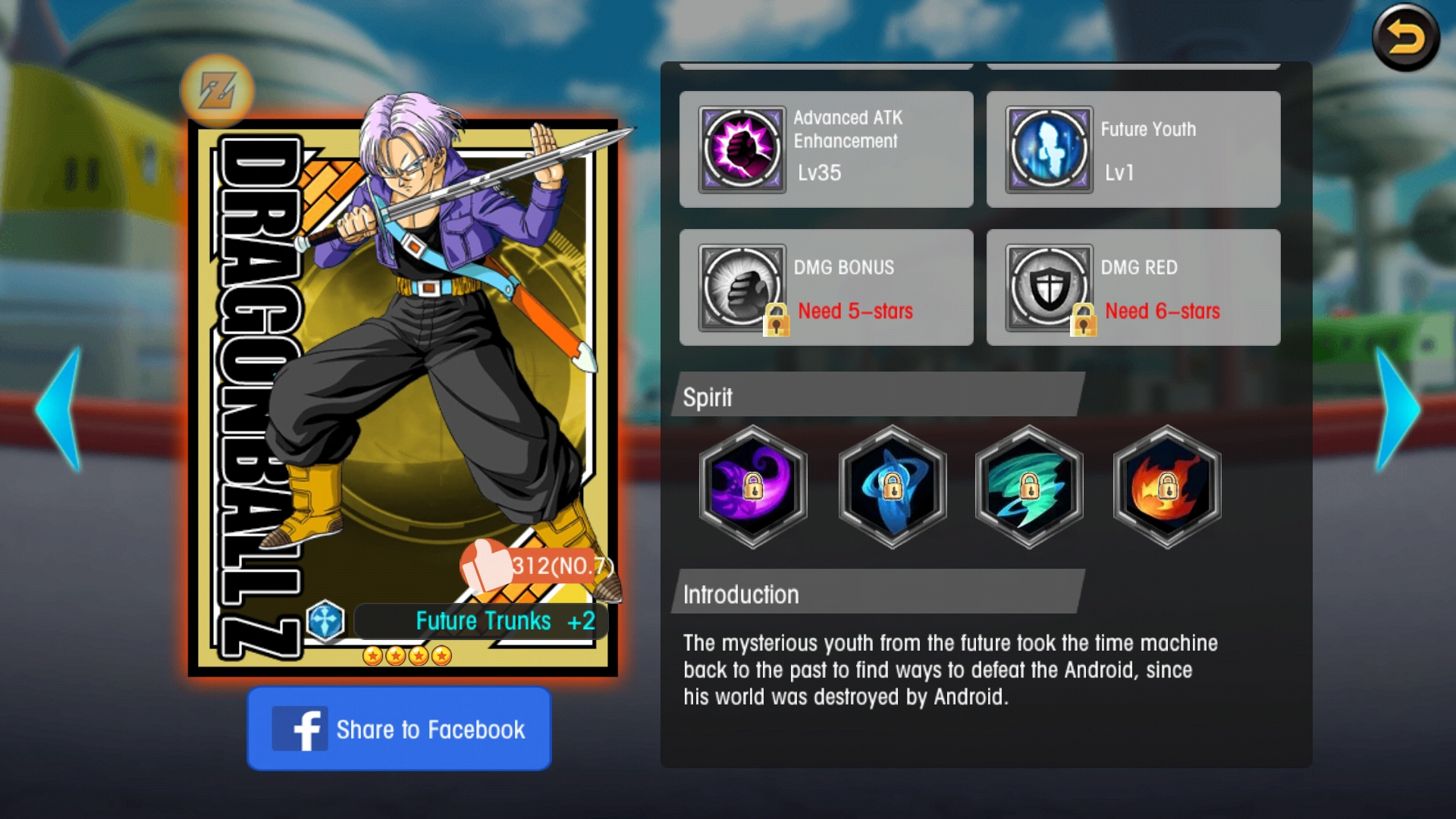Tap the blue crystal badge beside Trunks' name
Image resolution: width=1456 pixels, height=819 pixels.
click(326, 620)
